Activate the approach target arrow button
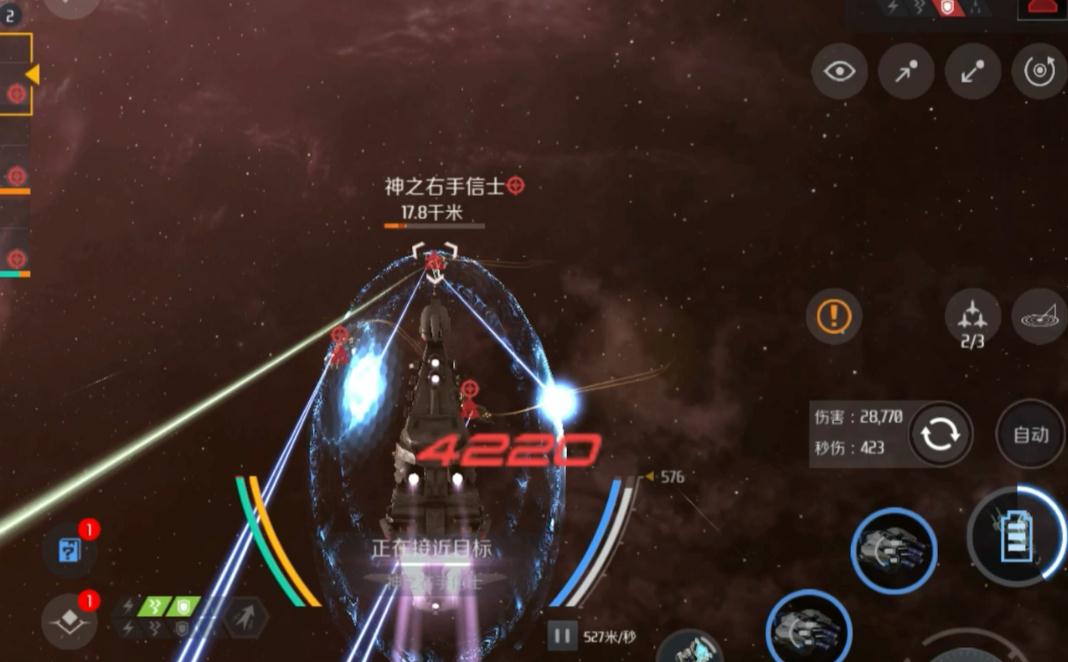Screen dimensions: 1068x662 click(906, 71)
